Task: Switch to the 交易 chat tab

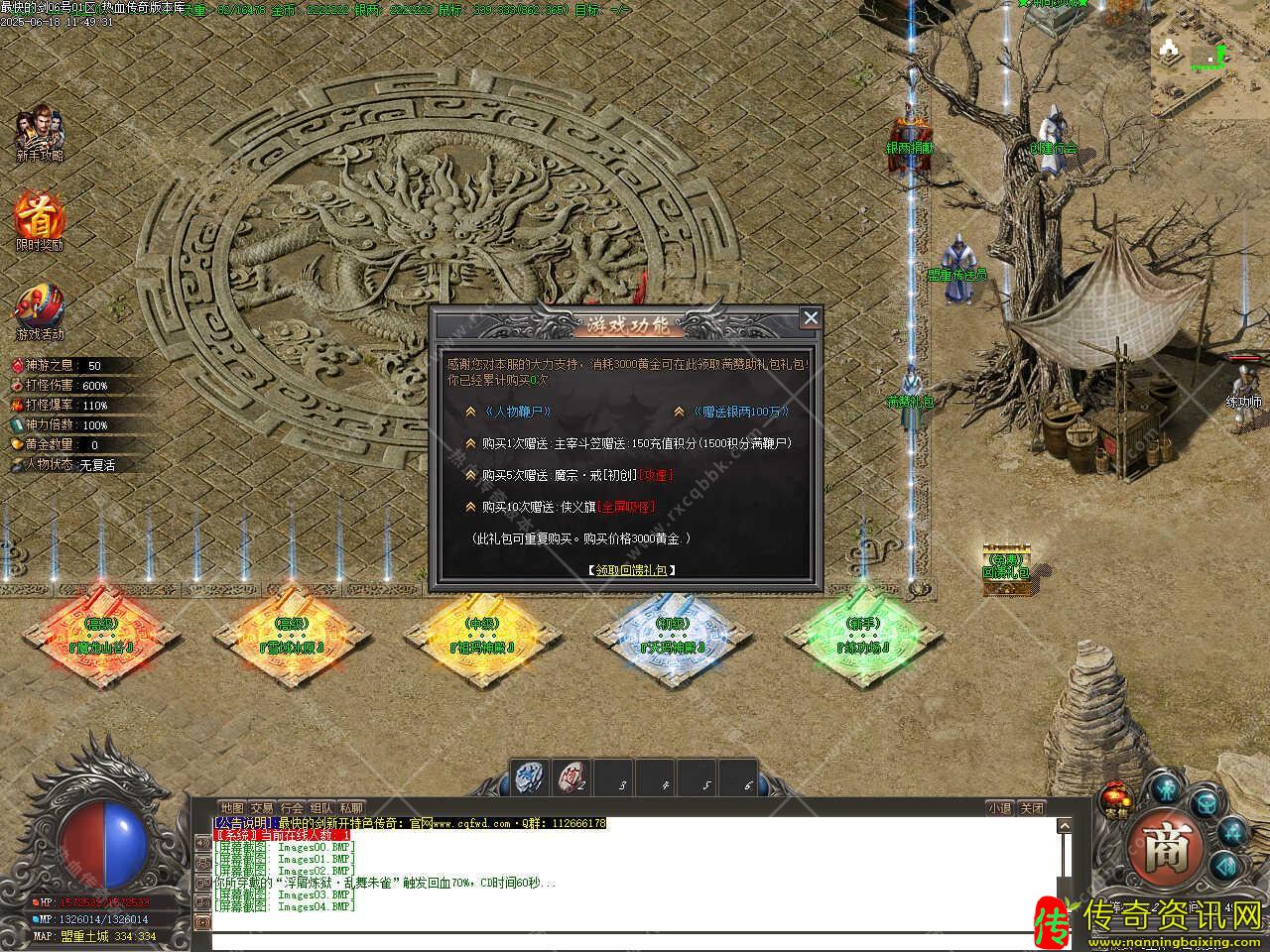Action: coord(262,808)
